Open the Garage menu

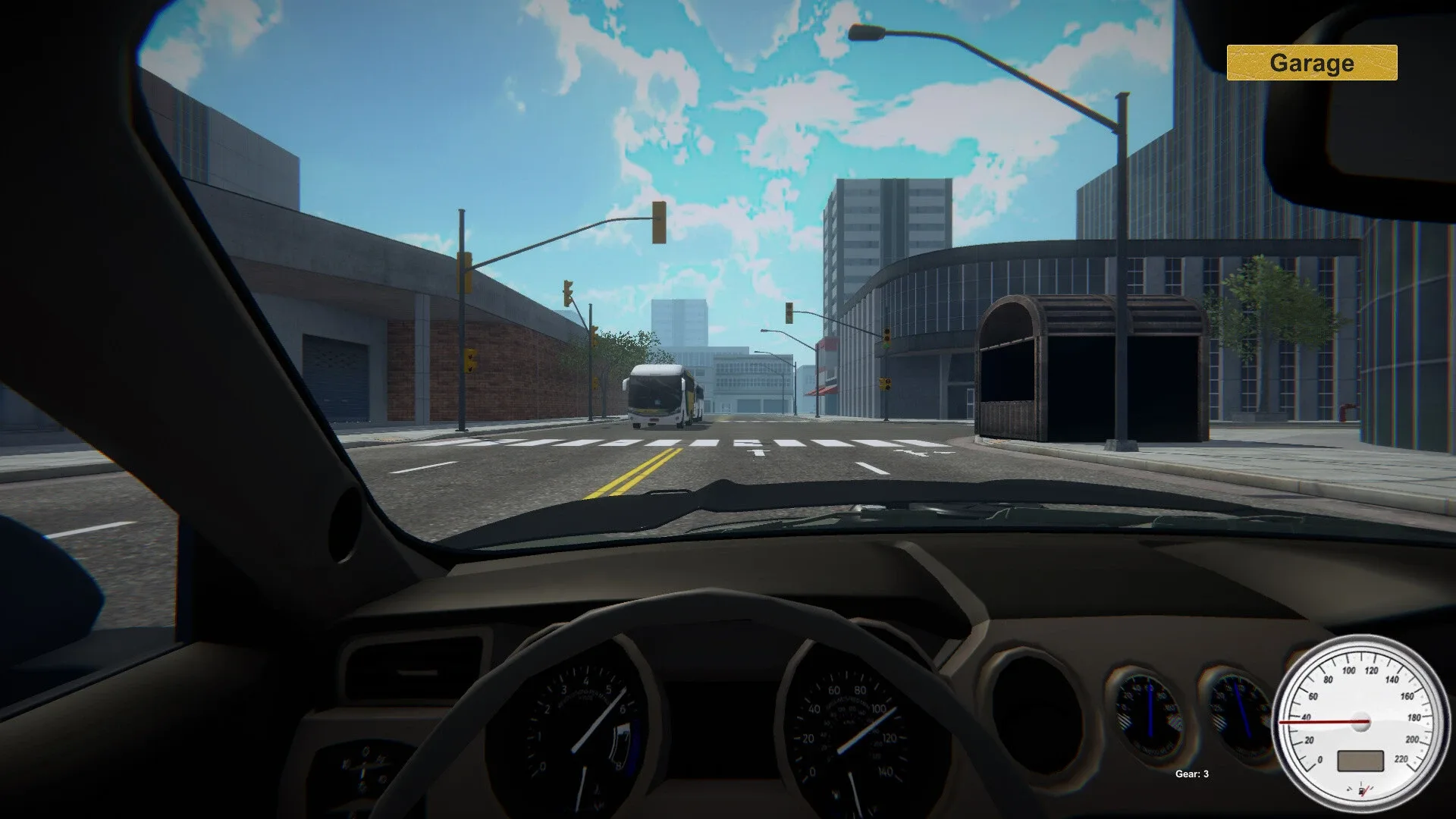click(1312, 63)
